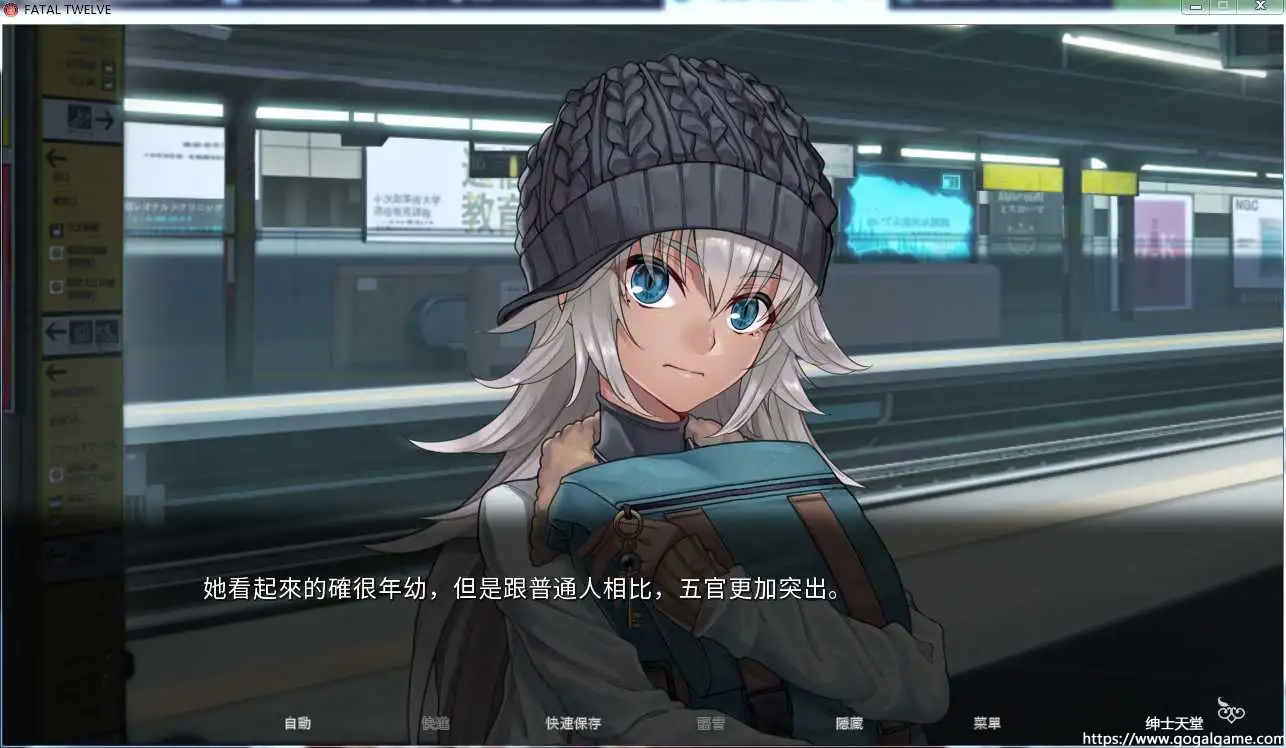This screenshot has width=1286, height=748.
Task: Select the 快速保存 quick save control
Action: [x=572, y=723]
